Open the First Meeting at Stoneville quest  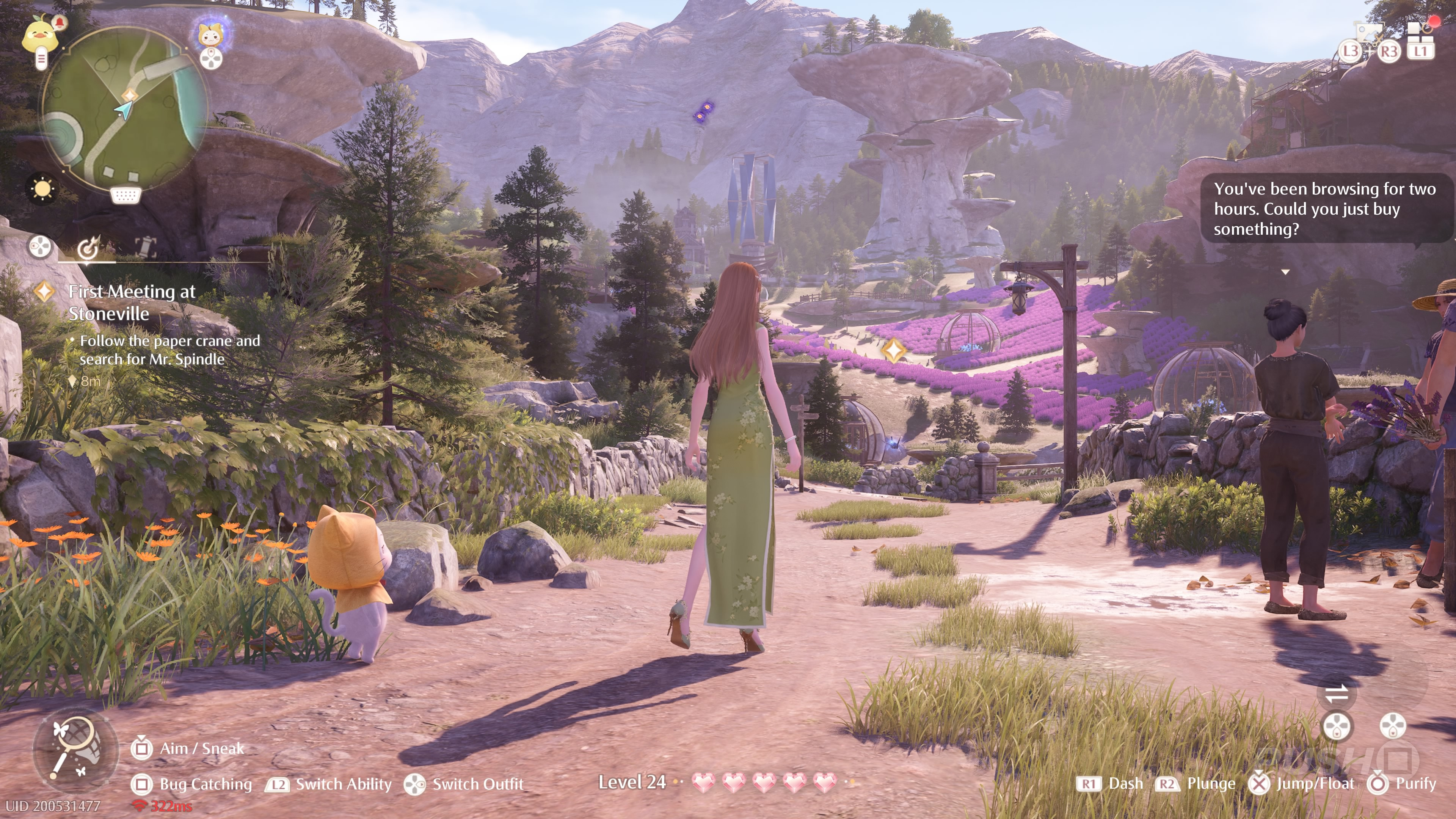click(132, 303)
